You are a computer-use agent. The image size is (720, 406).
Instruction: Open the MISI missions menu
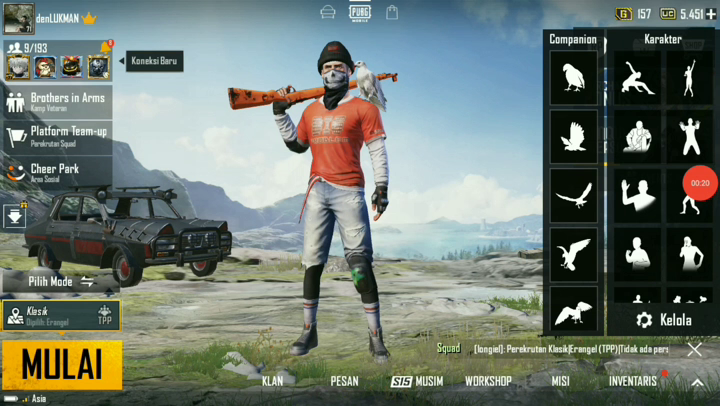(x=560, y=381)
